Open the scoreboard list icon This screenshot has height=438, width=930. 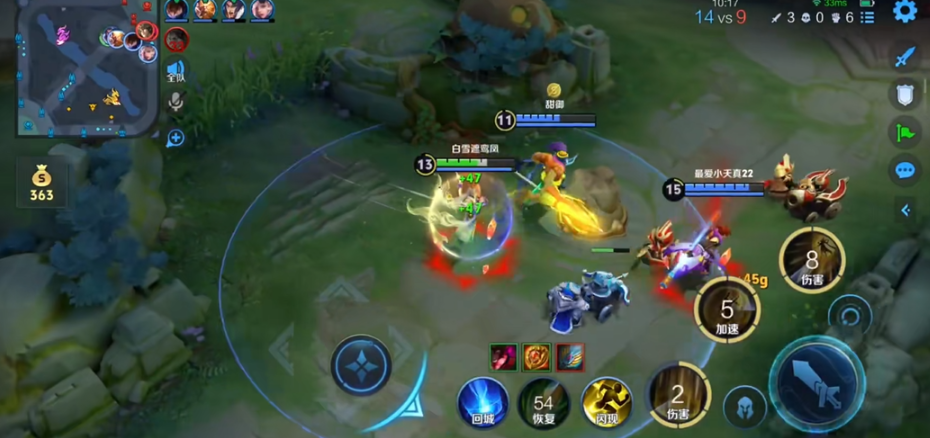867,17
